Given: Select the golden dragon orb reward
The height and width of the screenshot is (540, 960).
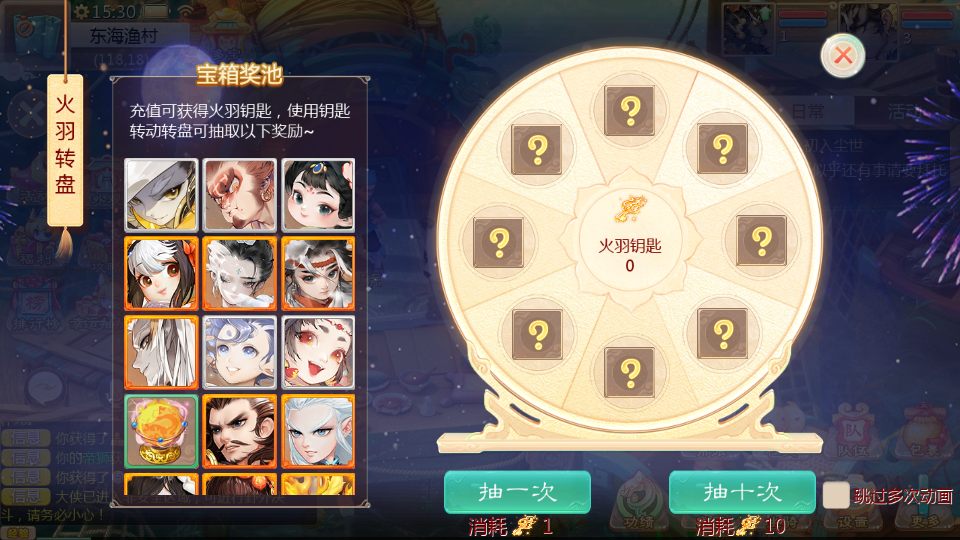Looking at the screenshot, I should [x=161, y=432].
